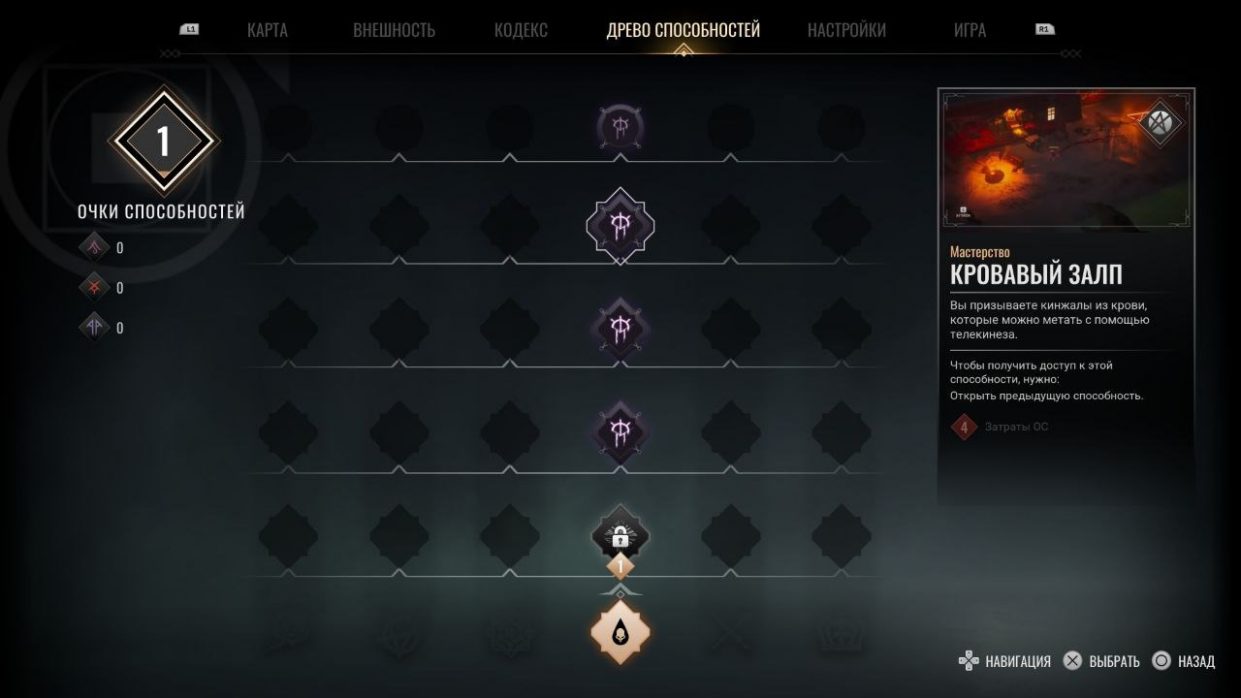The height and width of the screenshot is (698, 1241).
Task: Open the Древо способностей tab
Action: coord(683,30)
